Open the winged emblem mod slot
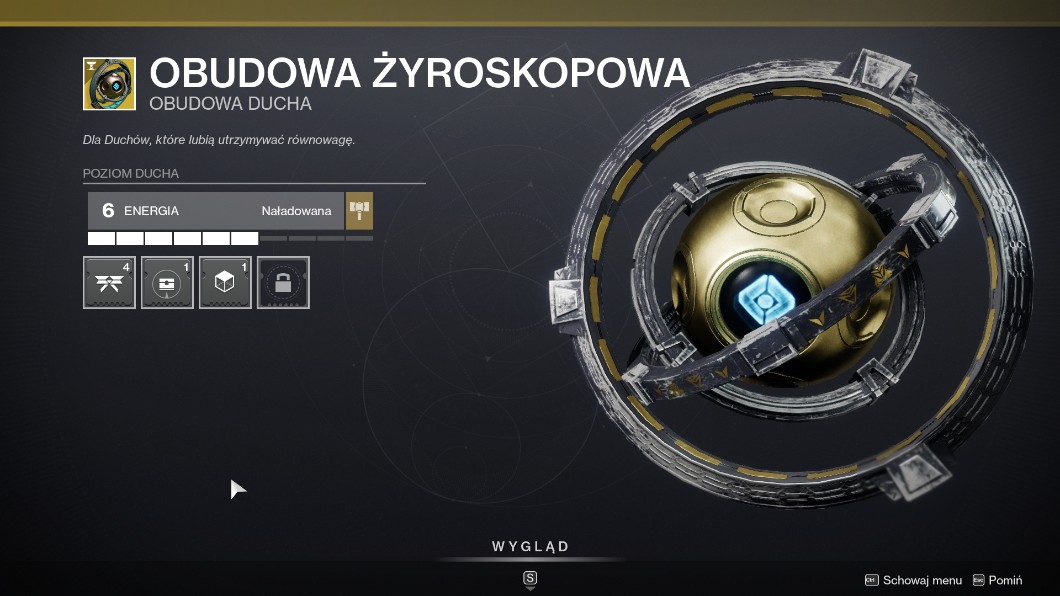Viewport: 1060px width, 596px height. click(109, 283)
